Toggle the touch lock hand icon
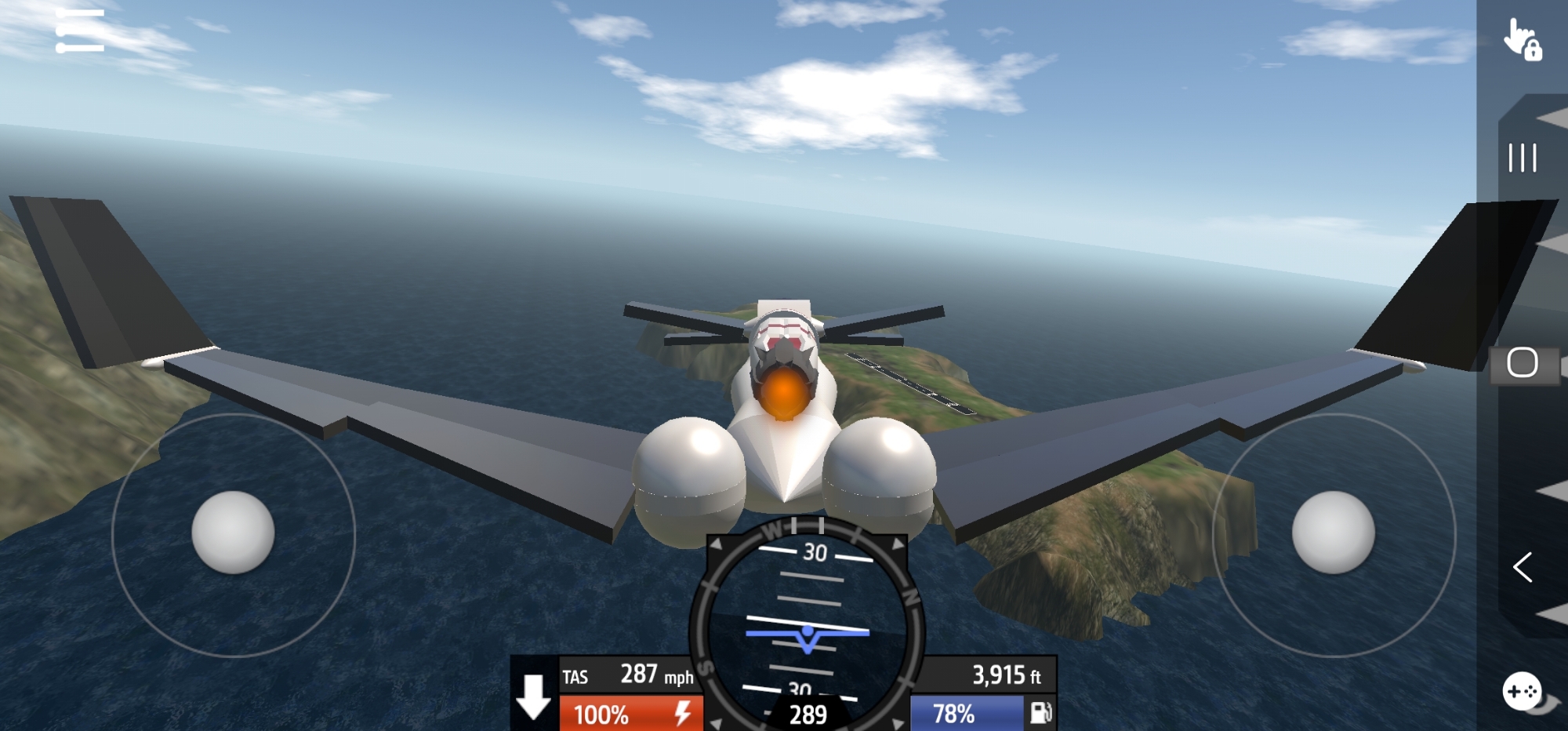The width and height of the screenshot is (1568, 731). coord(1522,40)
